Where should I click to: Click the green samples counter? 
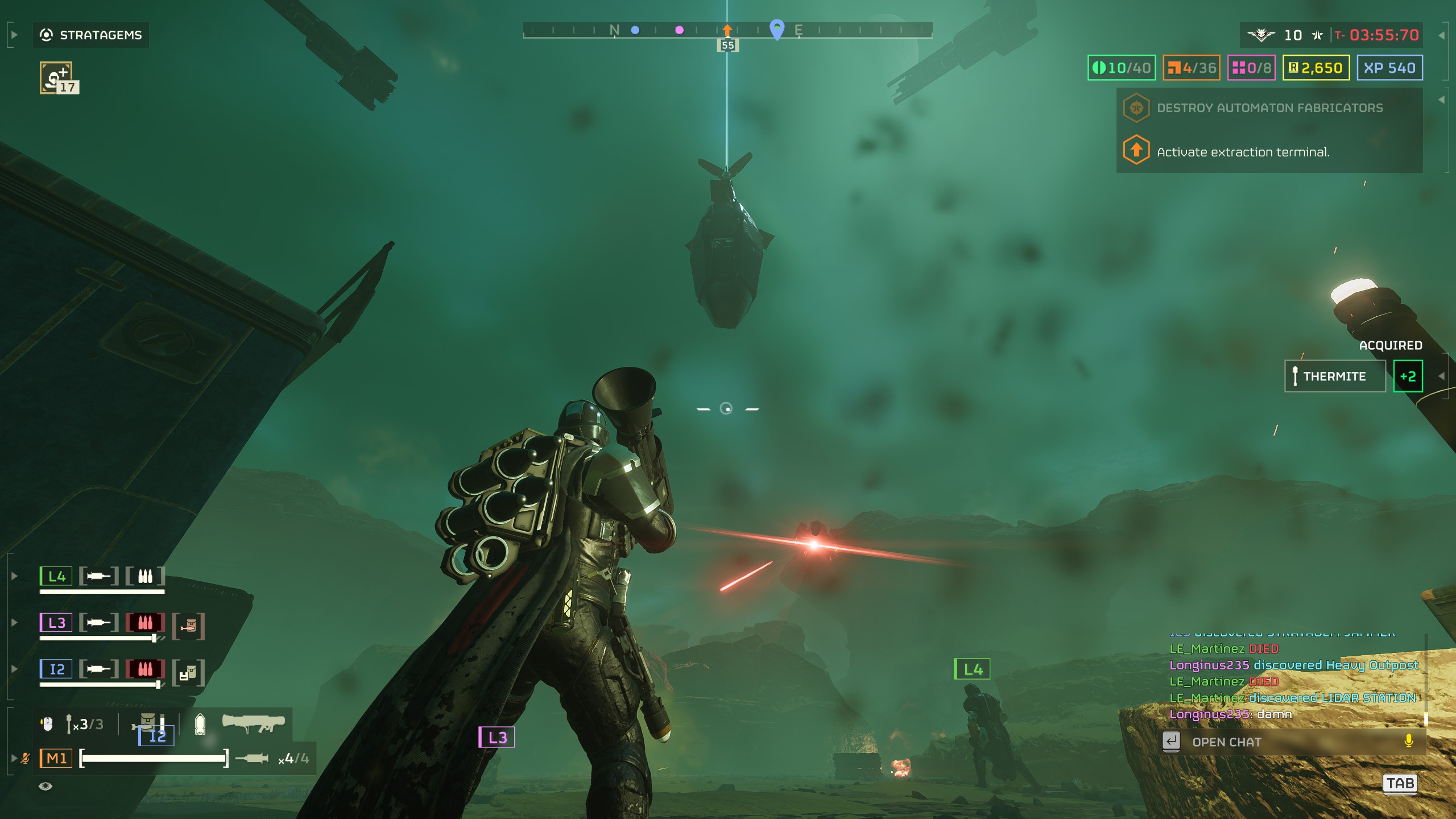(x=1122, y=68)
